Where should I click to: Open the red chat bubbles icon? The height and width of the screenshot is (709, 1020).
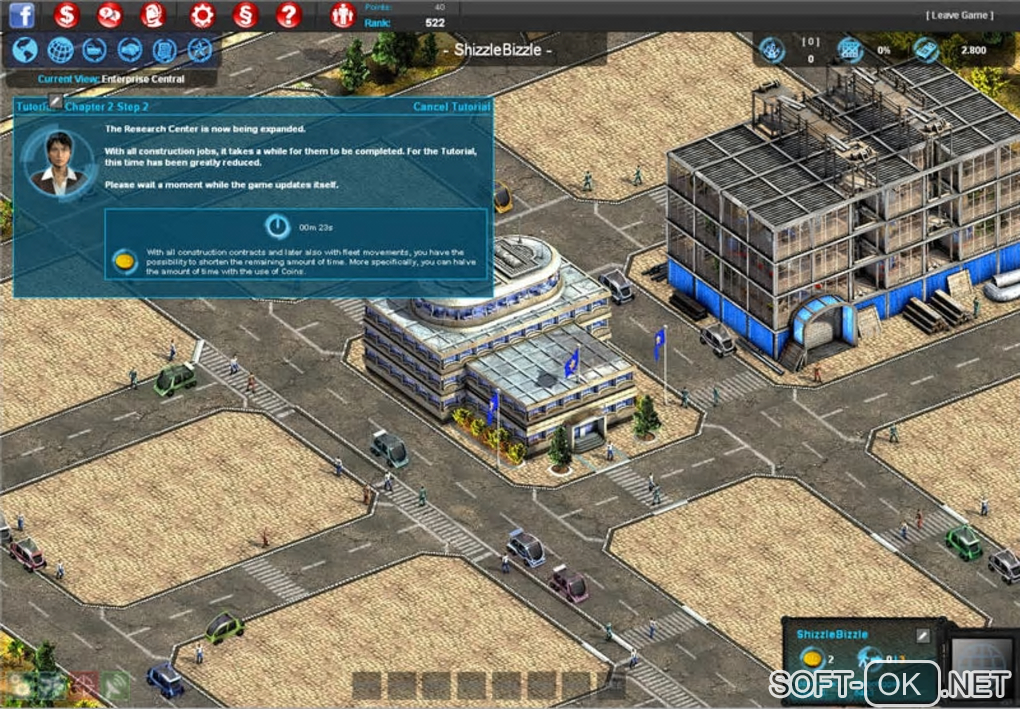pos(110,15)
